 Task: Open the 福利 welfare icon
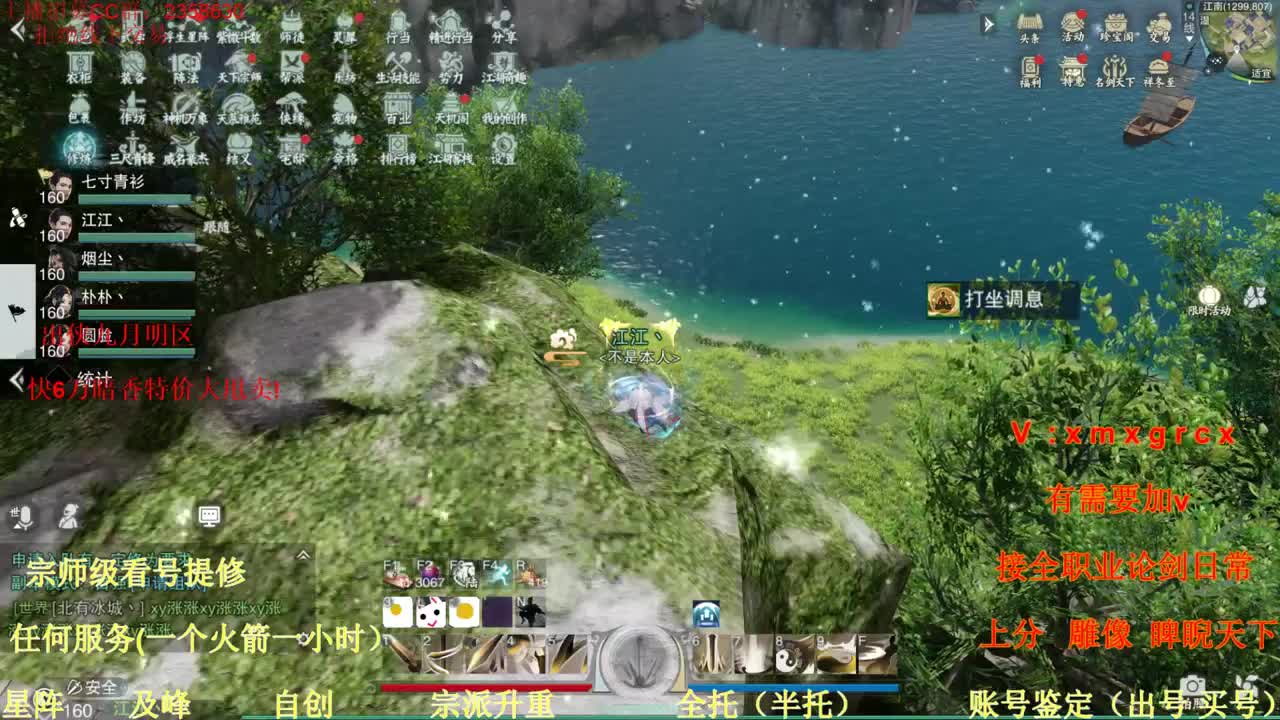[x=1033, y=64]
